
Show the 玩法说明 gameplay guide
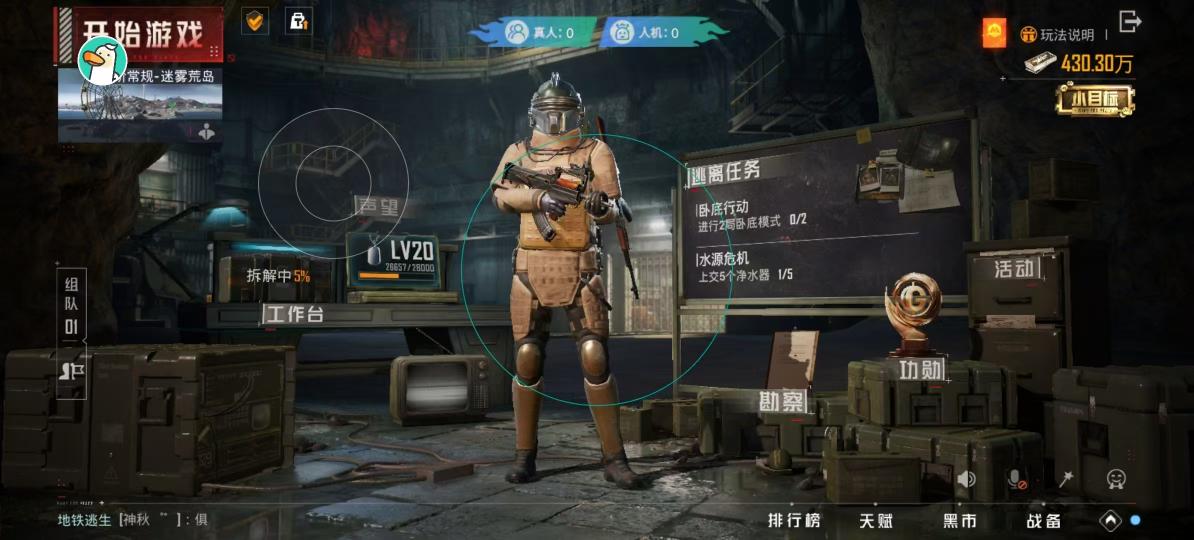pos(1058,35)
